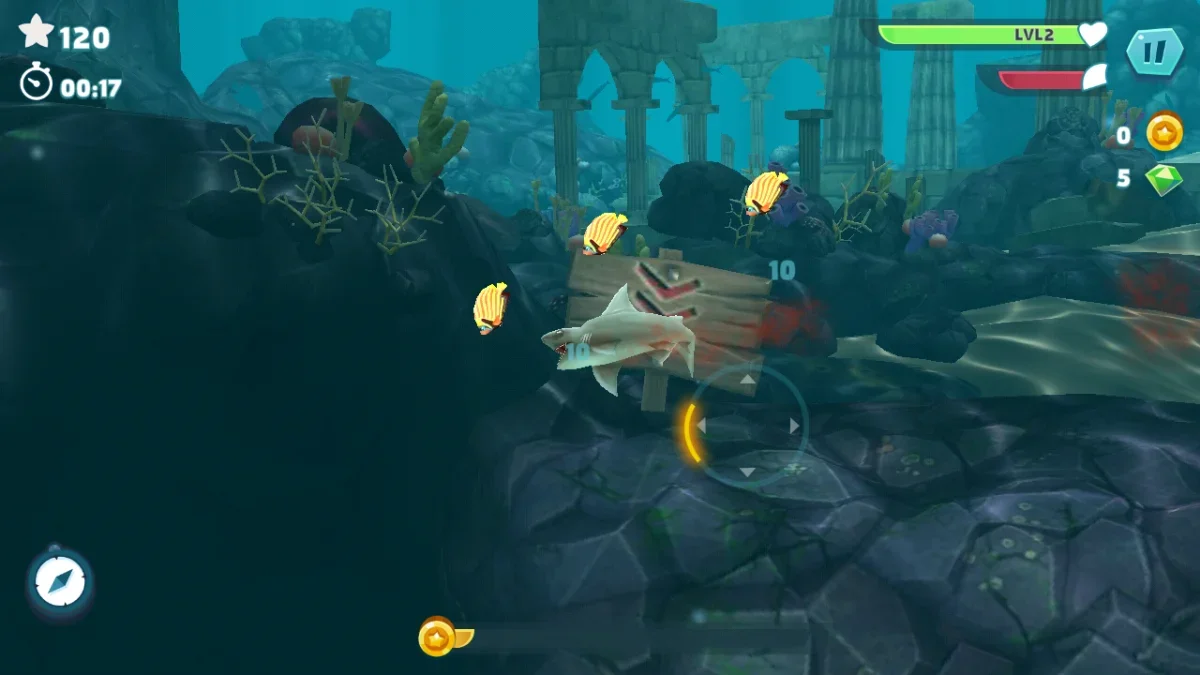Tap the virtual joystick's left arrow
This screenshot has width=1200, height=675.
click(x=701, y=426)
